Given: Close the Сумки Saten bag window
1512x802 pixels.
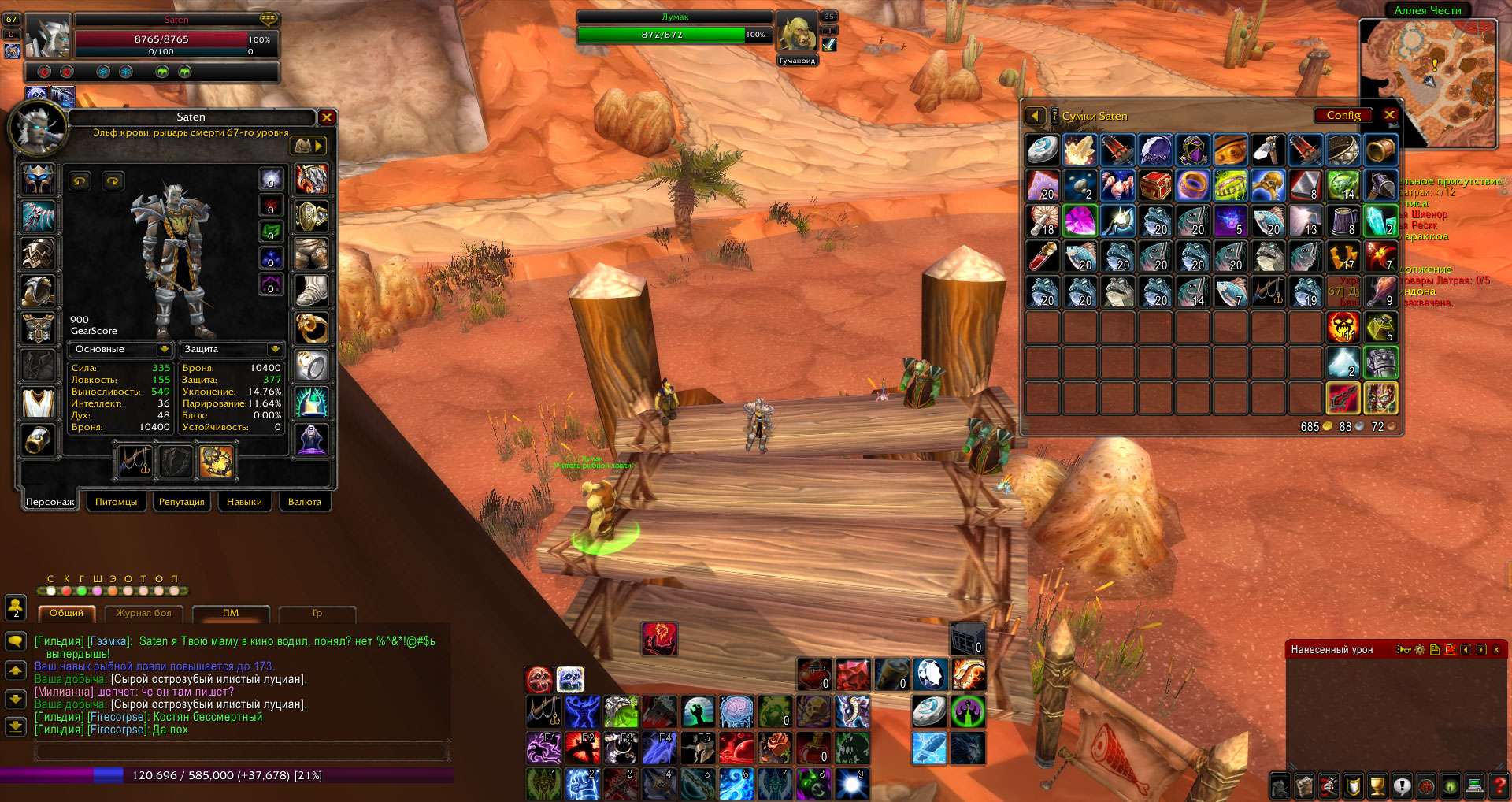Looking at the screenshot, I should (x=1390, y=115).
